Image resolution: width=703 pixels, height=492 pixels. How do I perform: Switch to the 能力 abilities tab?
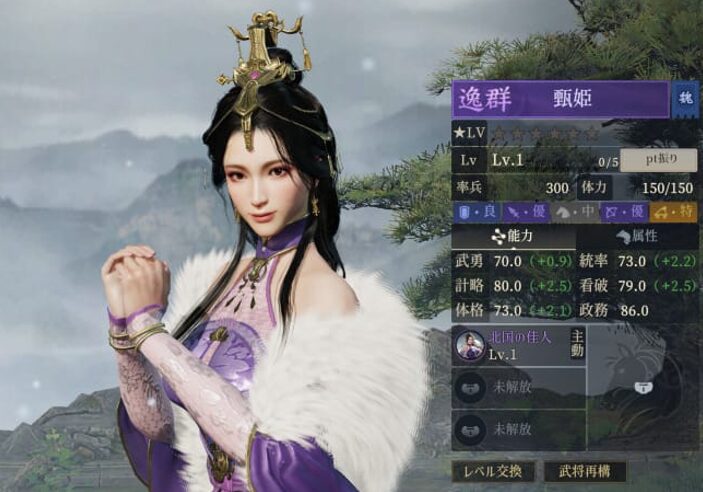513,236
